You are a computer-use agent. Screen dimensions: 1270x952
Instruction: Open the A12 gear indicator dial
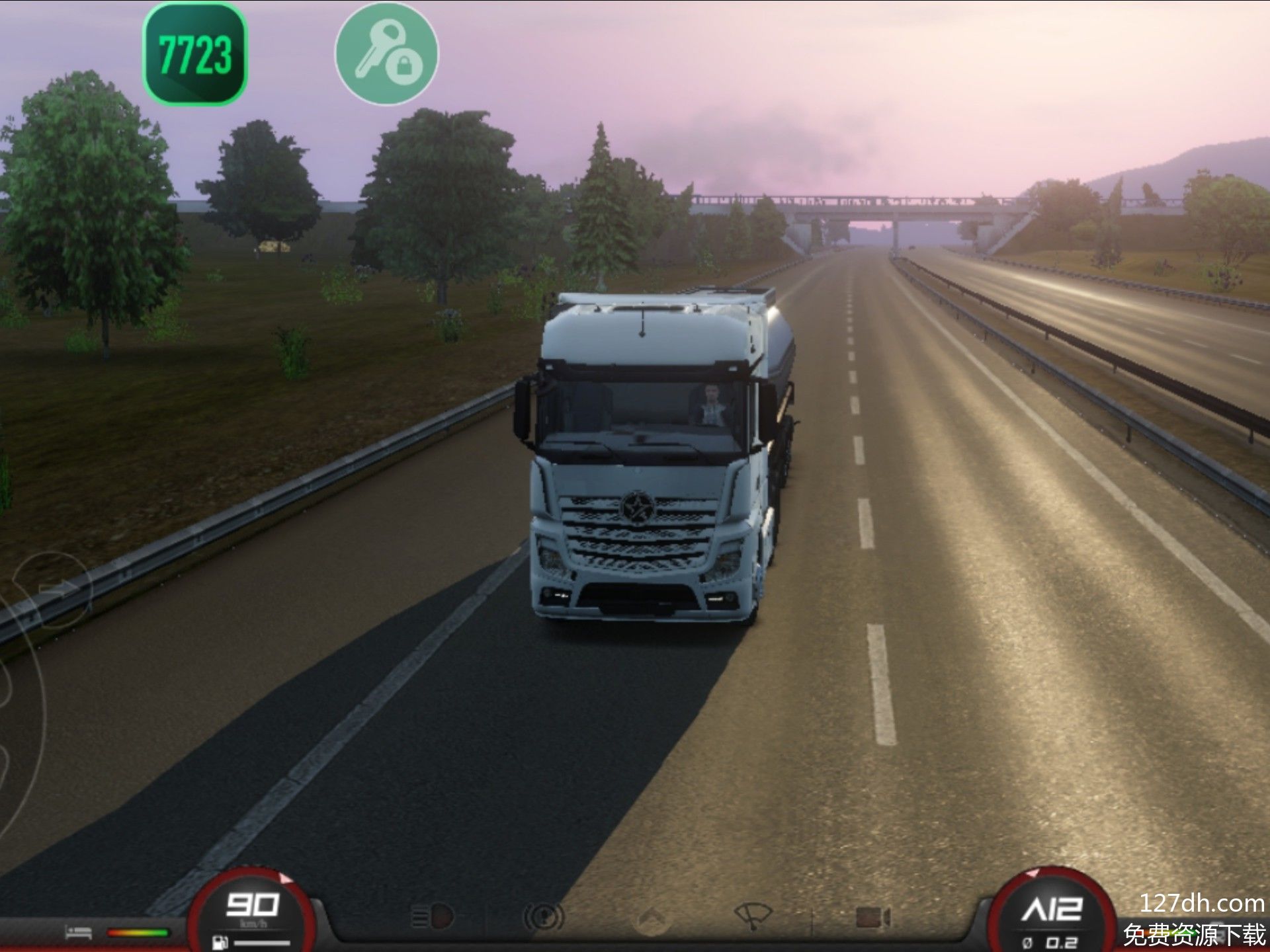pyautogui.click(x=1052, y=916)
